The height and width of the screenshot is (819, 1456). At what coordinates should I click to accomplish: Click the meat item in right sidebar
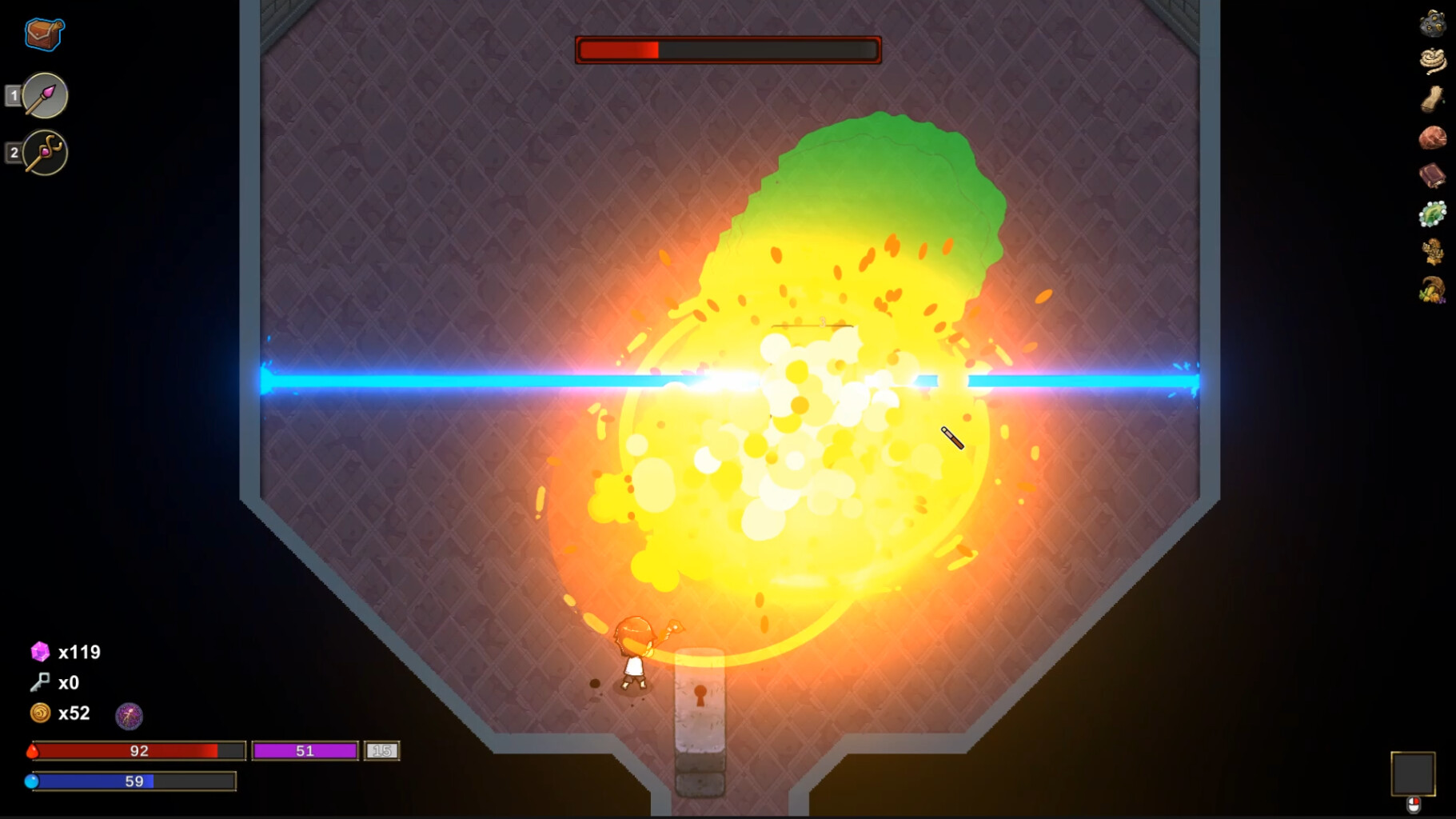tap(1434, 138)
